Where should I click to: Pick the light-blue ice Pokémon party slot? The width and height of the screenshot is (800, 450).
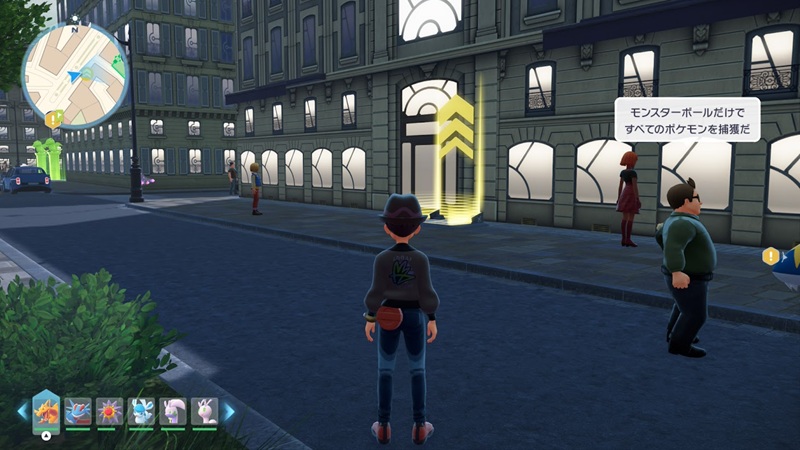(141, 411)
